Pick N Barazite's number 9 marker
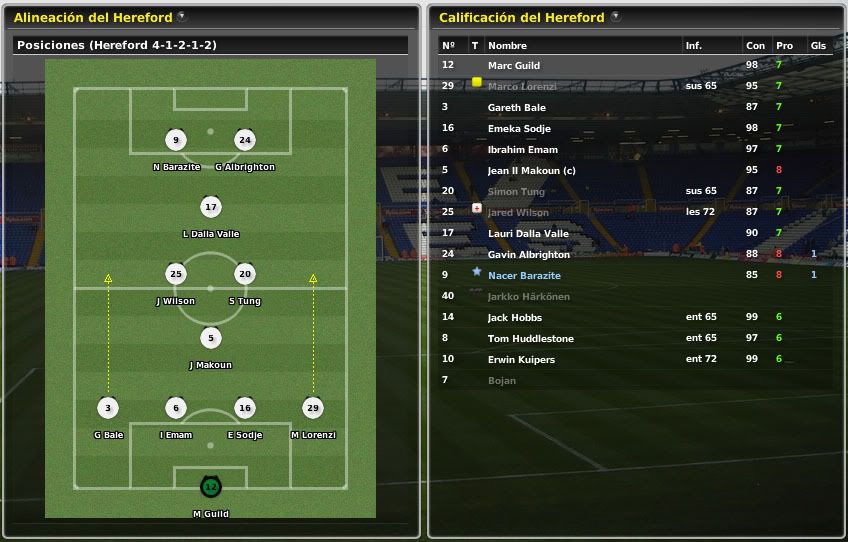This screenshot has height=542, width=848. (176, 140)
